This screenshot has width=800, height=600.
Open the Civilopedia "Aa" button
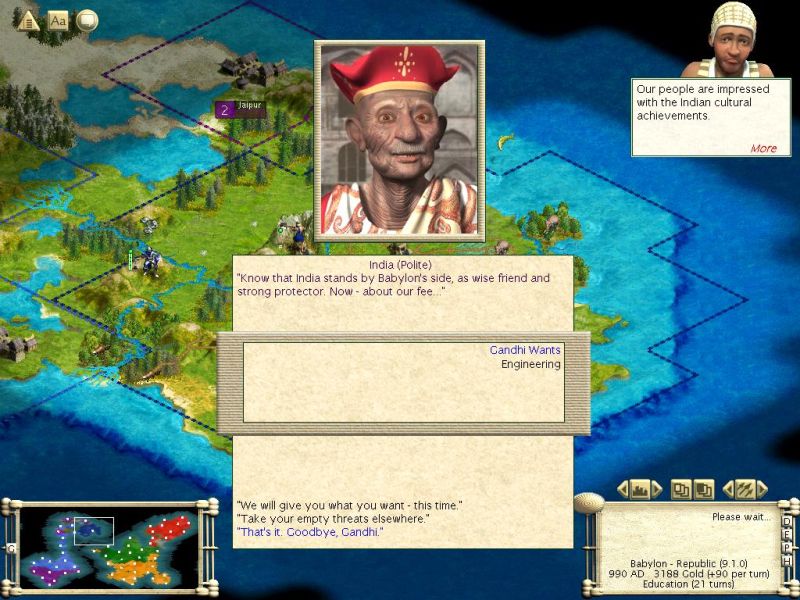(58, 20)
